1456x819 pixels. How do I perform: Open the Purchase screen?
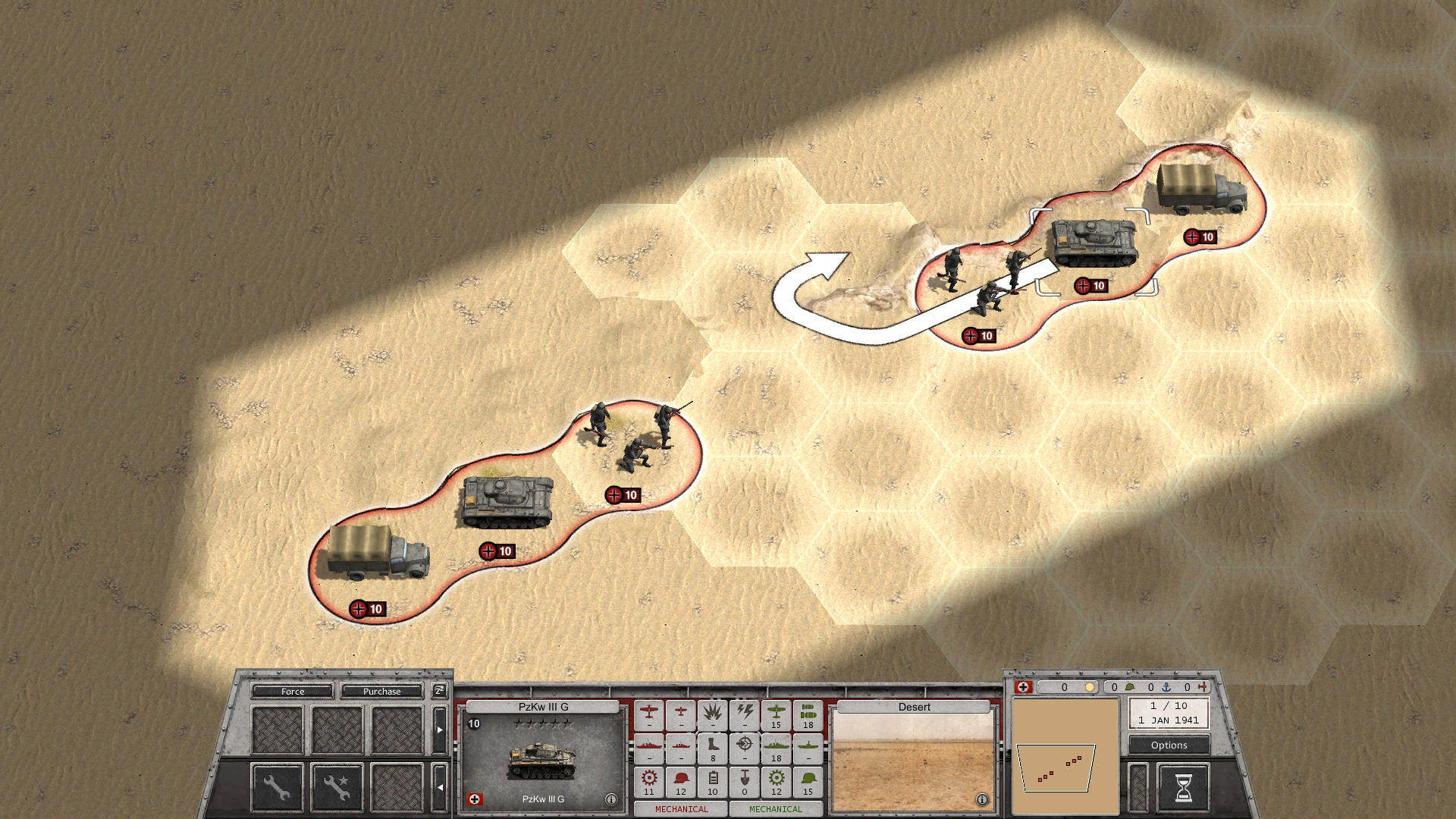(381, 692)
